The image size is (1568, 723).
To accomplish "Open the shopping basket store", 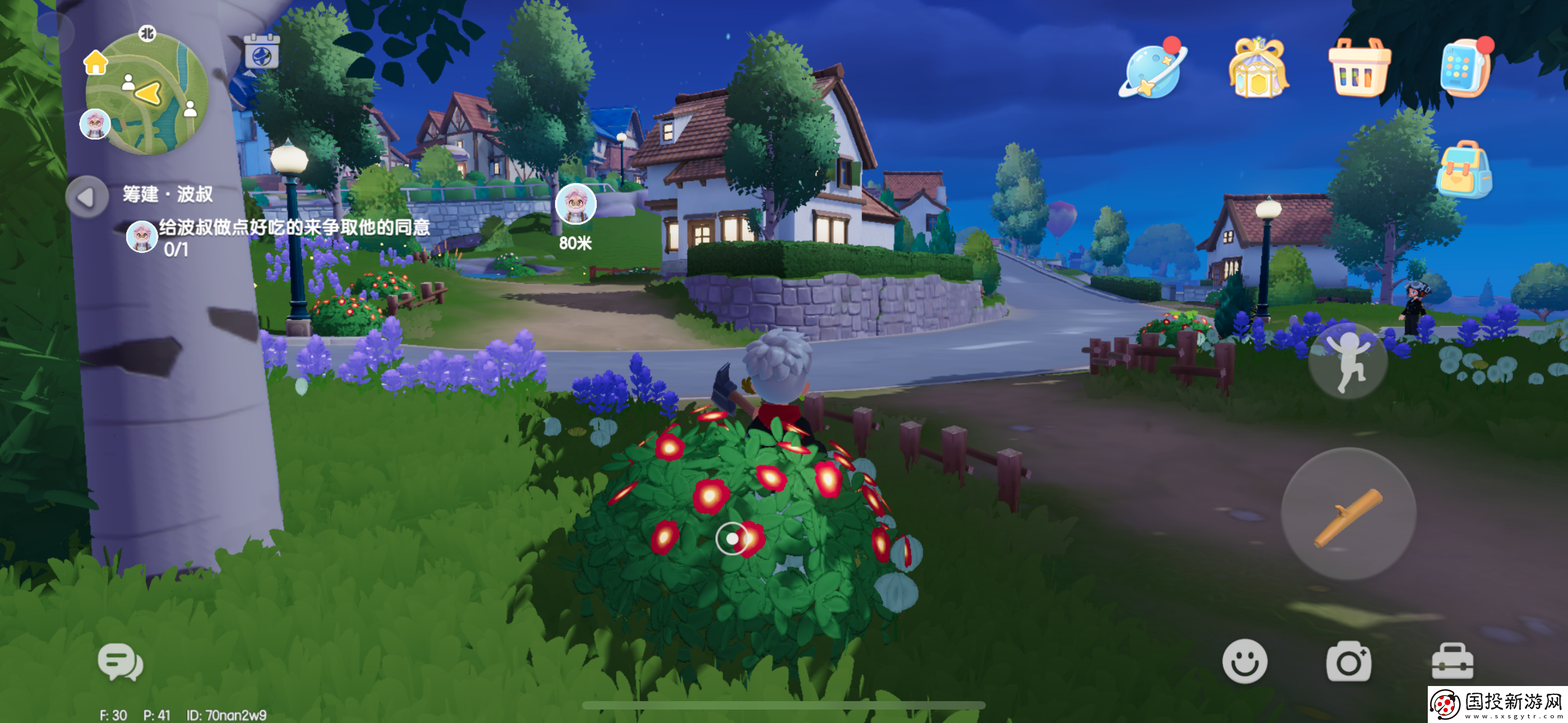I will [1359, 68].
